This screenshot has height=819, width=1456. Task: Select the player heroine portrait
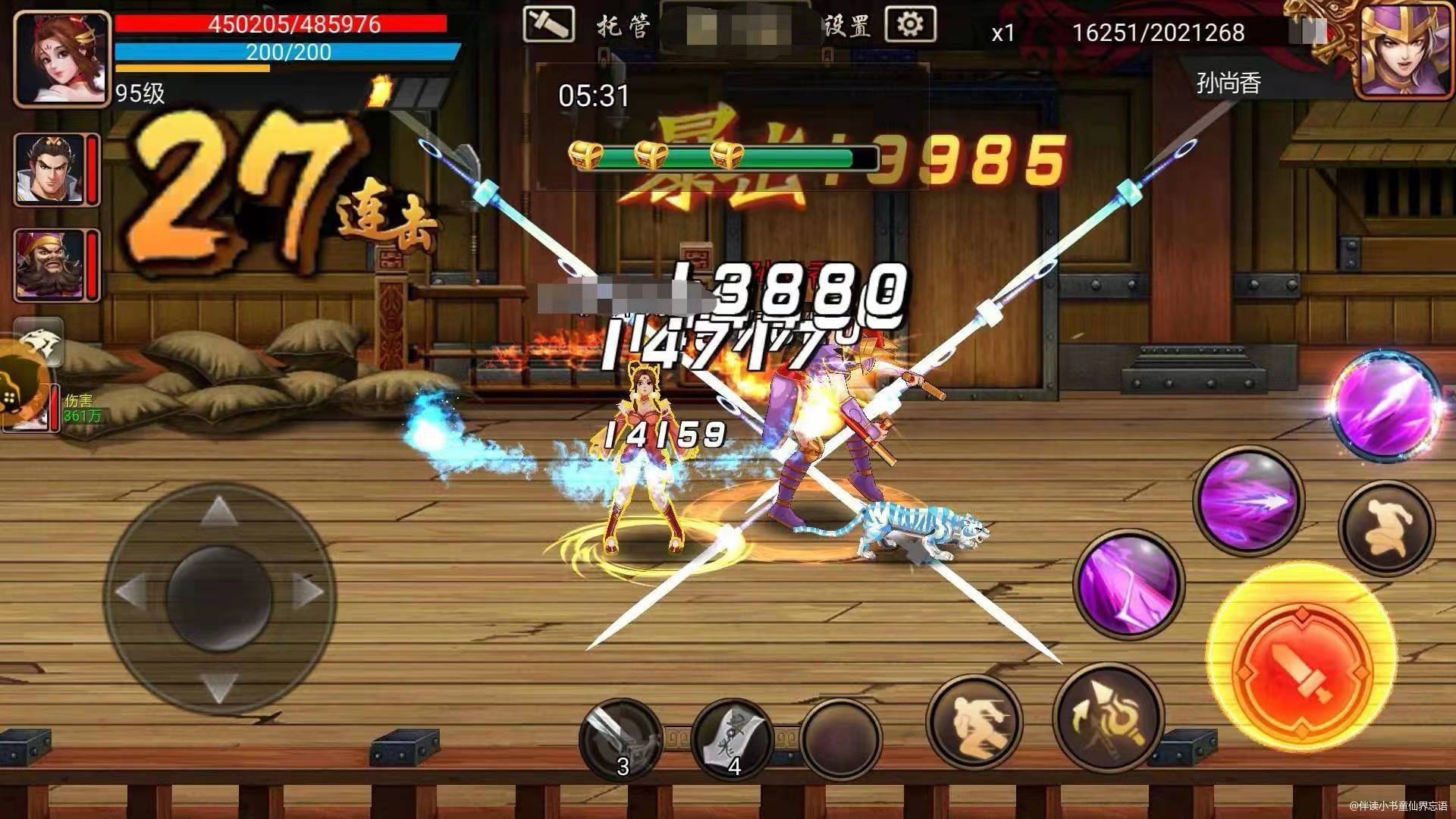[x=62, y=59]
